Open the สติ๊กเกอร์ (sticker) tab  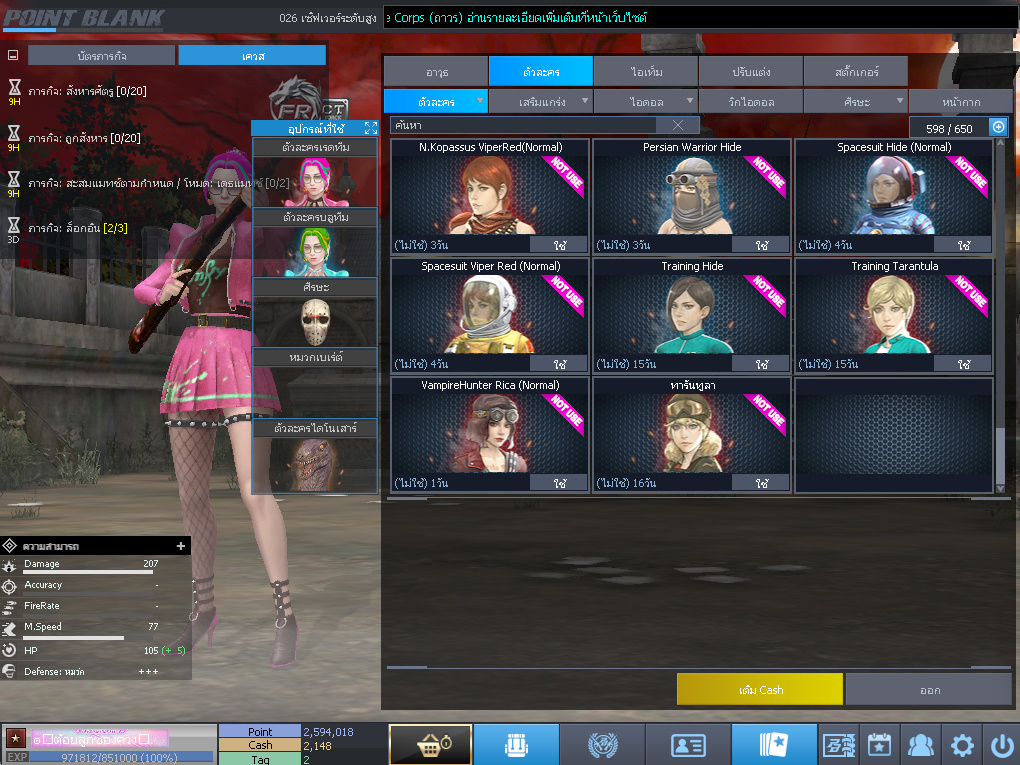(854, 72)
